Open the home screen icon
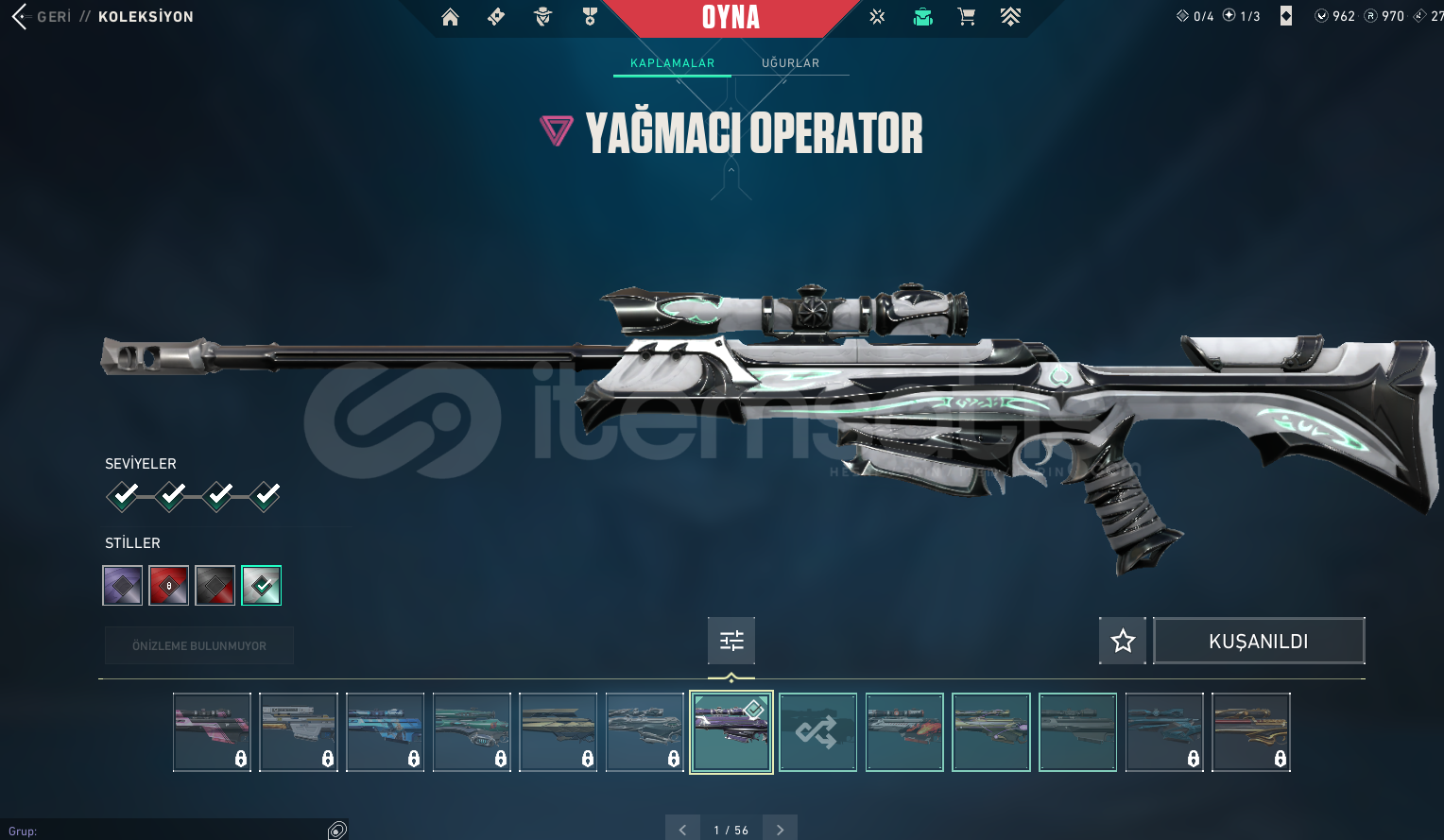 450,16
